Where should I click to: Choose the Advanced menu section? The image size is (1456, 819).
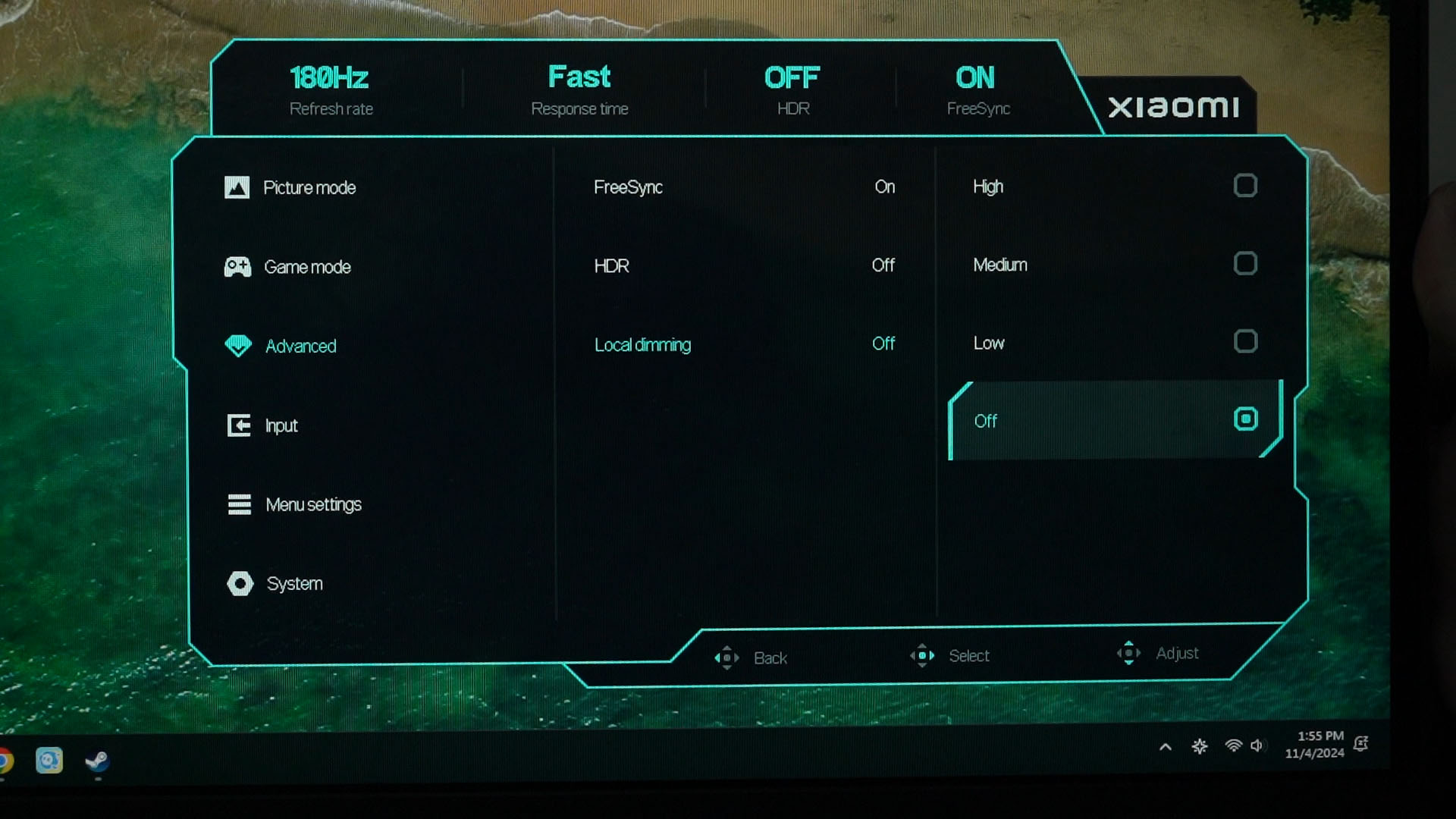[x=300, y=346]
